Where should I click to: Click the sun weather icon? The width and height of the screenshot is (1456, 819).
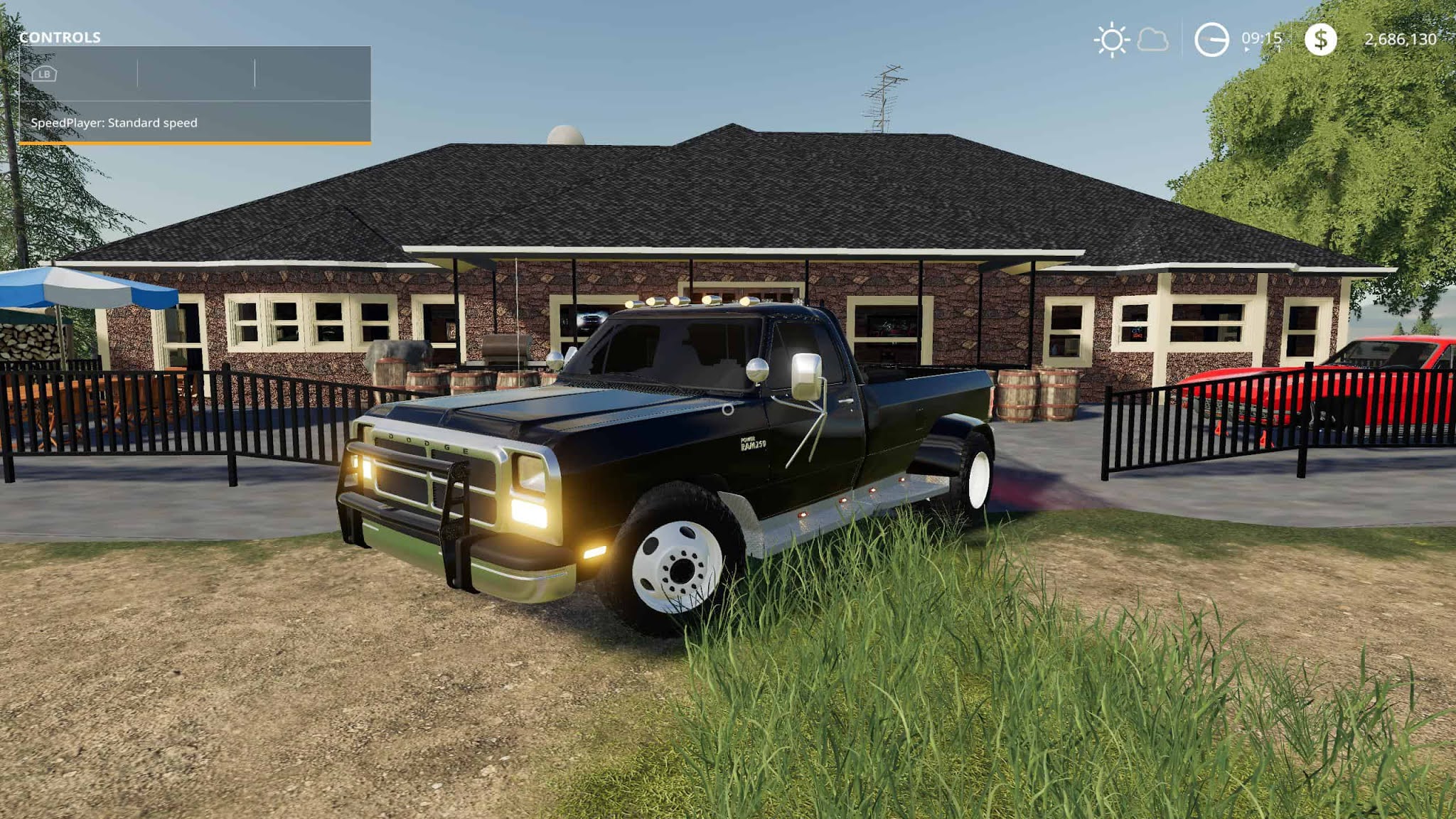pos(1113,41)
